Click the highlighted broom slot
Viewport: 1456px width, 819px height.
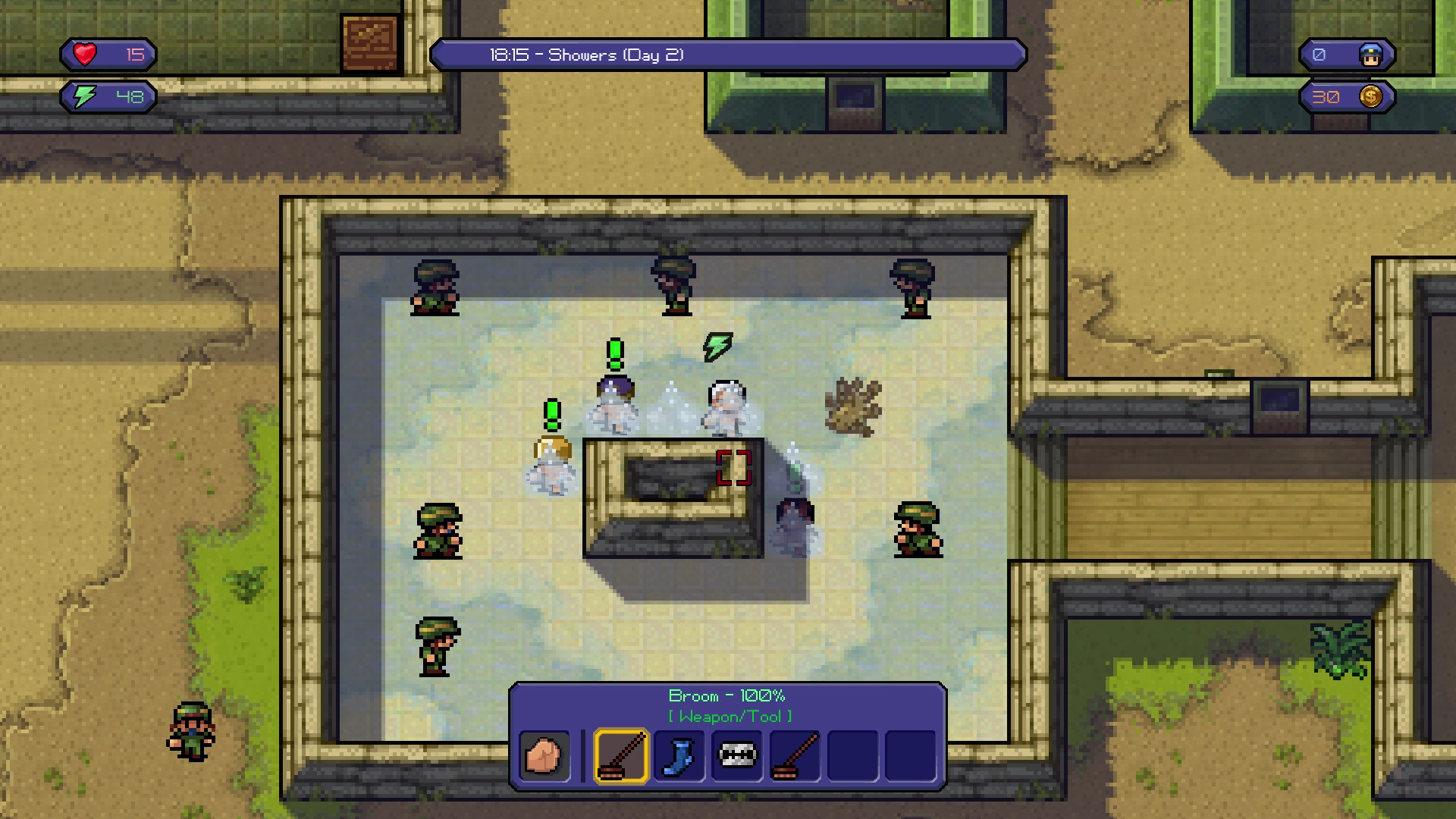pos(622,756)
